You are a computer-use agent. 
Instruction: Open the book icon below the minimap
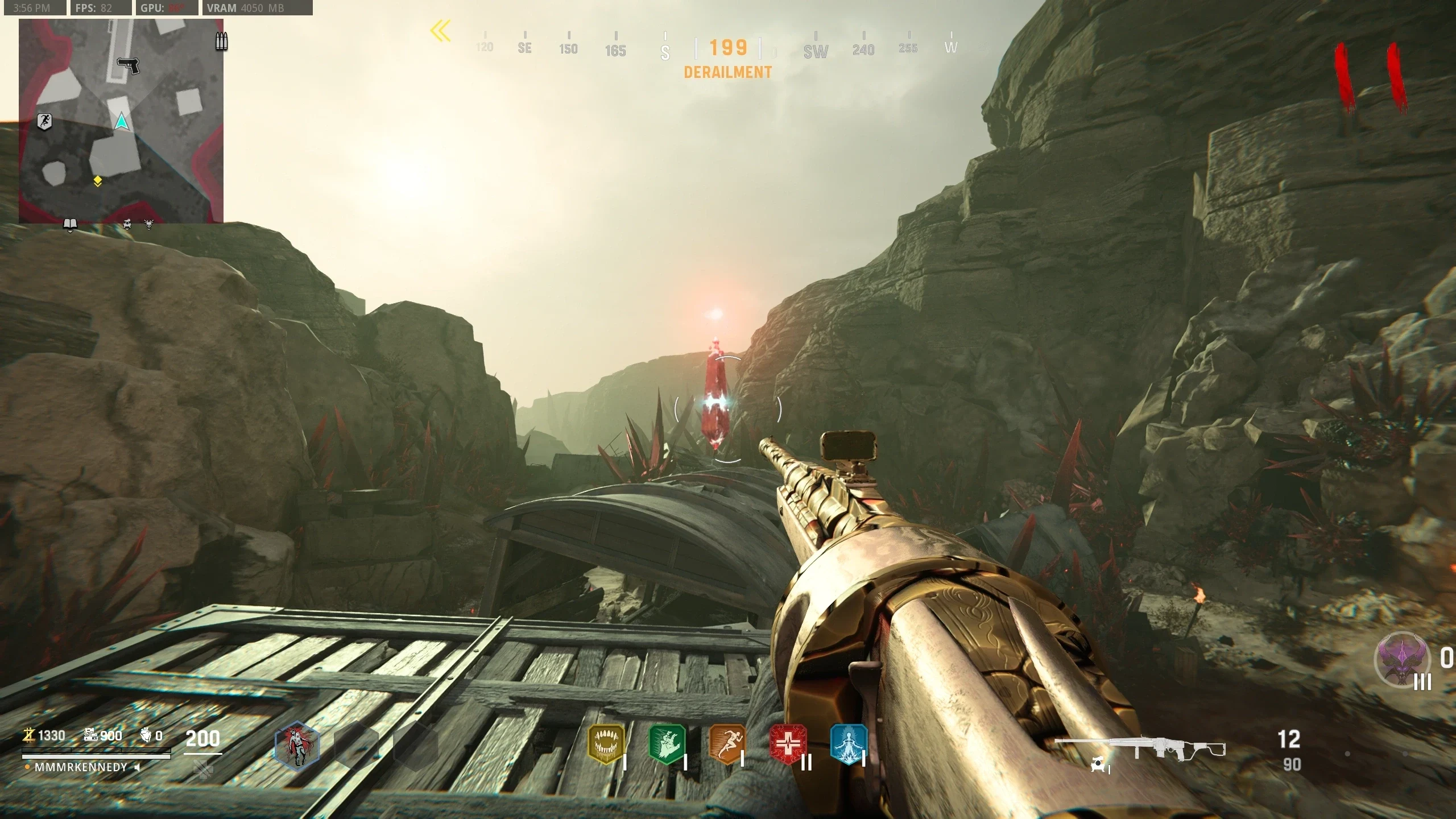click(70, 225)
